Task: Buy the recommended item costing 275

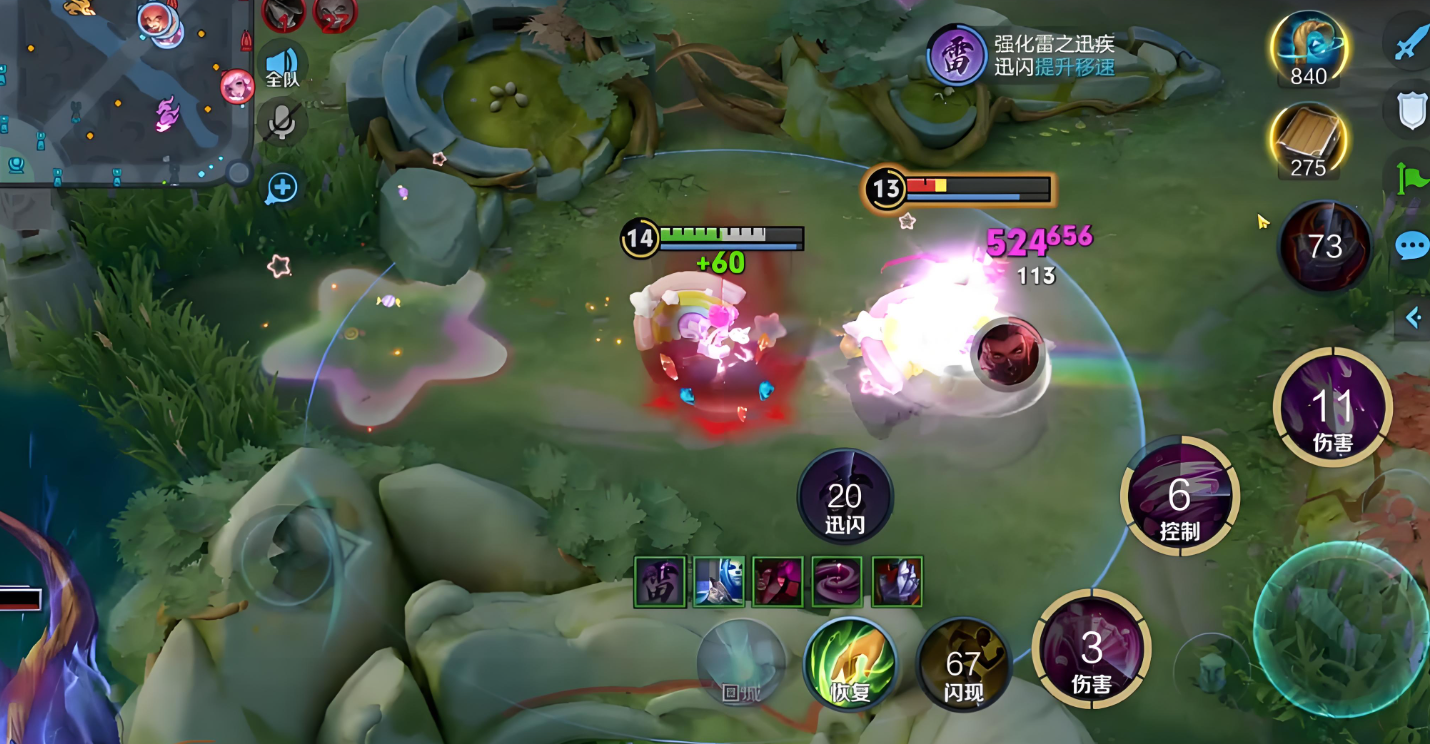Action: (1308, 138)
